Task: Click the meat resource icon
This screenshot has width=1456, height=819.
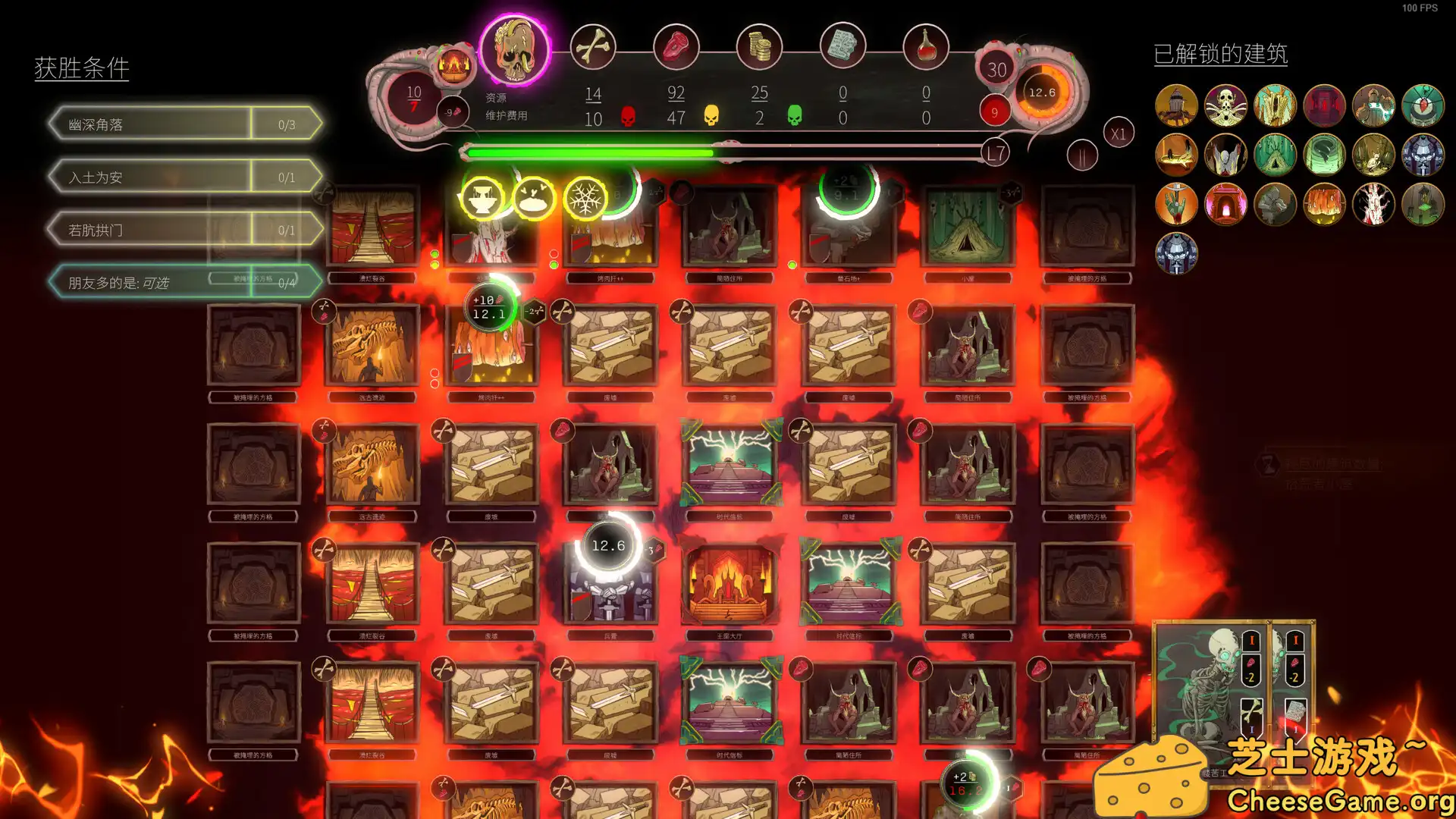Action: 677,46
